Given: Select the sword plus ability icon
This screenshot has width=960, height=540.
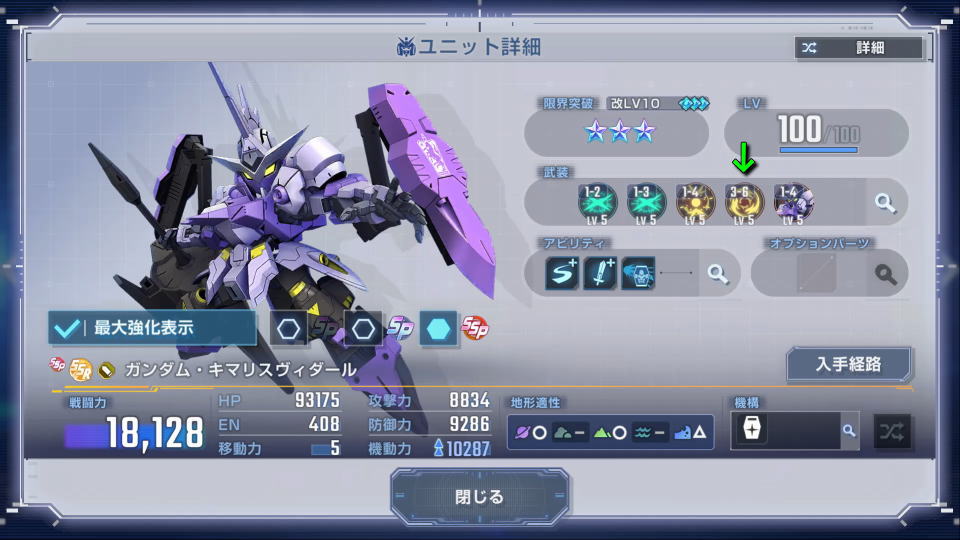Looking at the screenshot, I should 600,273.
